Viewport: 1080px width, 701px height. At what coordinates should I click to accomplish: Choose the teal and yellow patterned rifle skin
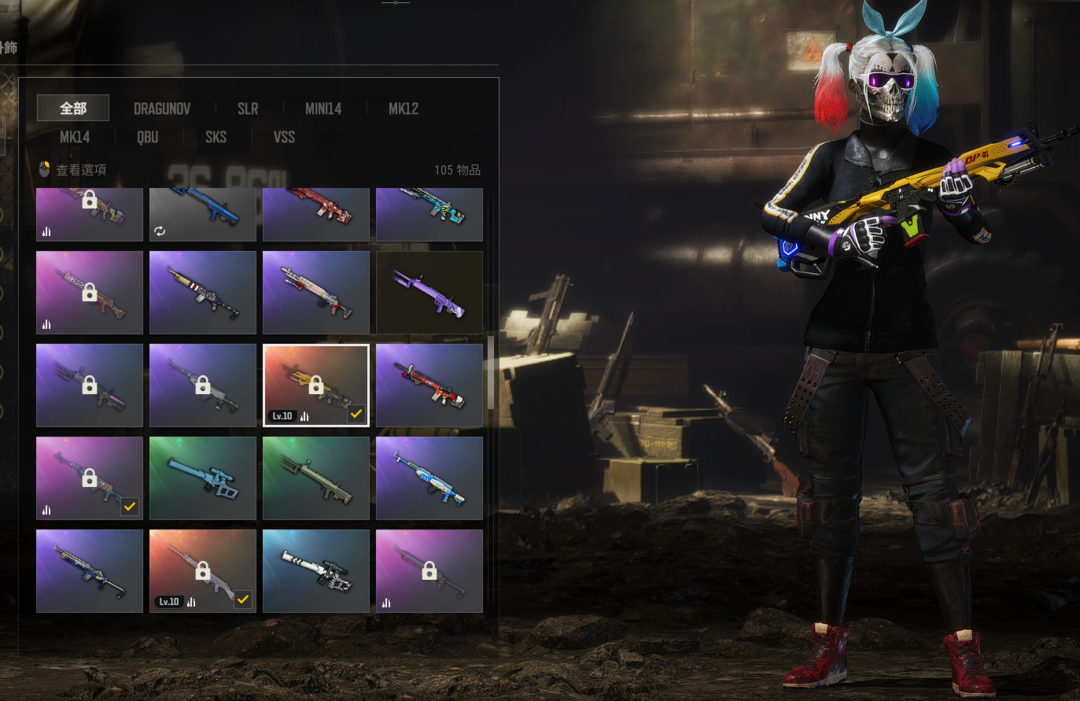coord(429,213)
